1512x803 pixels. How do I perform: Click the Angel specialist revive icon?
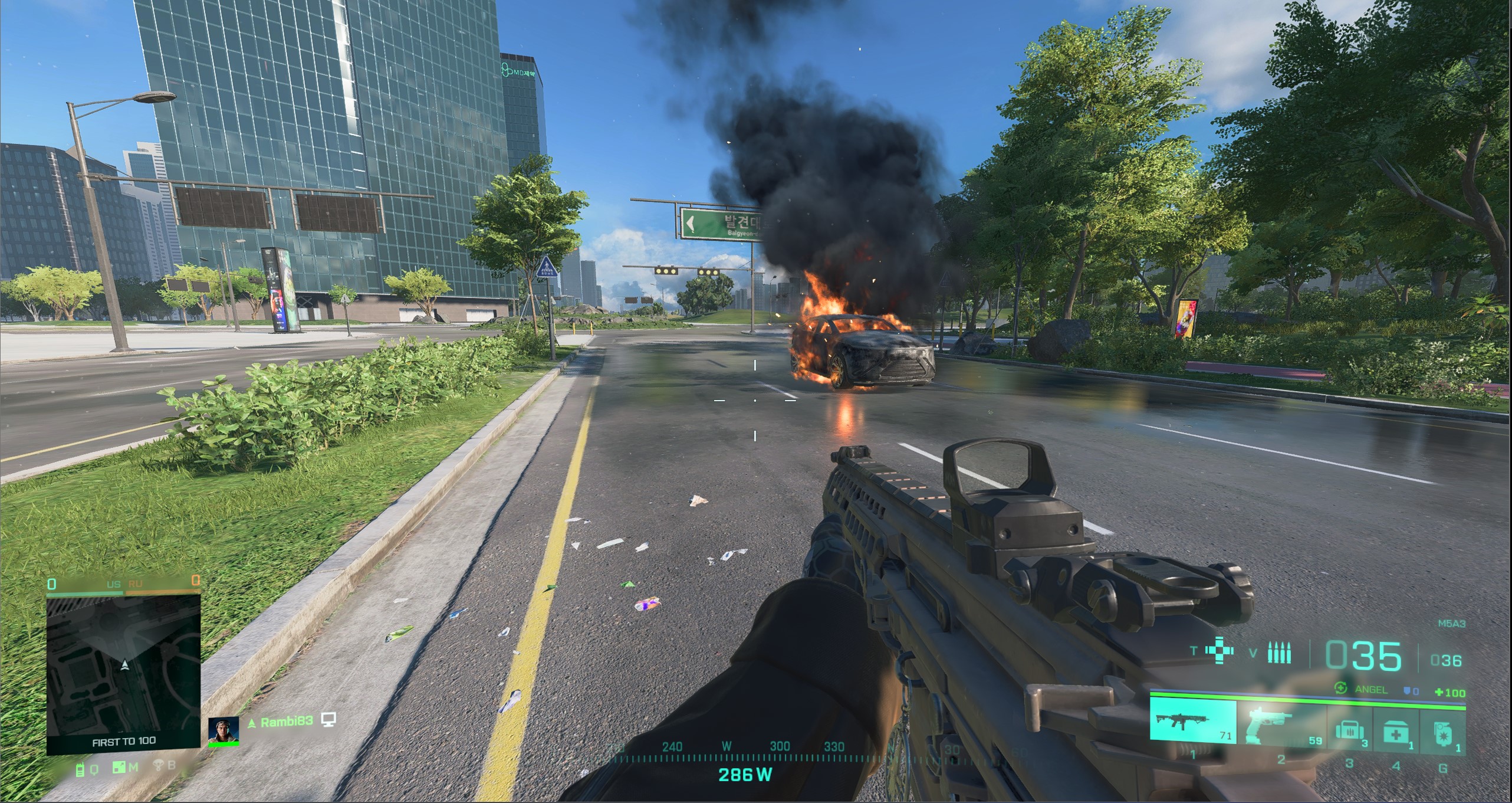(1340, 688)
